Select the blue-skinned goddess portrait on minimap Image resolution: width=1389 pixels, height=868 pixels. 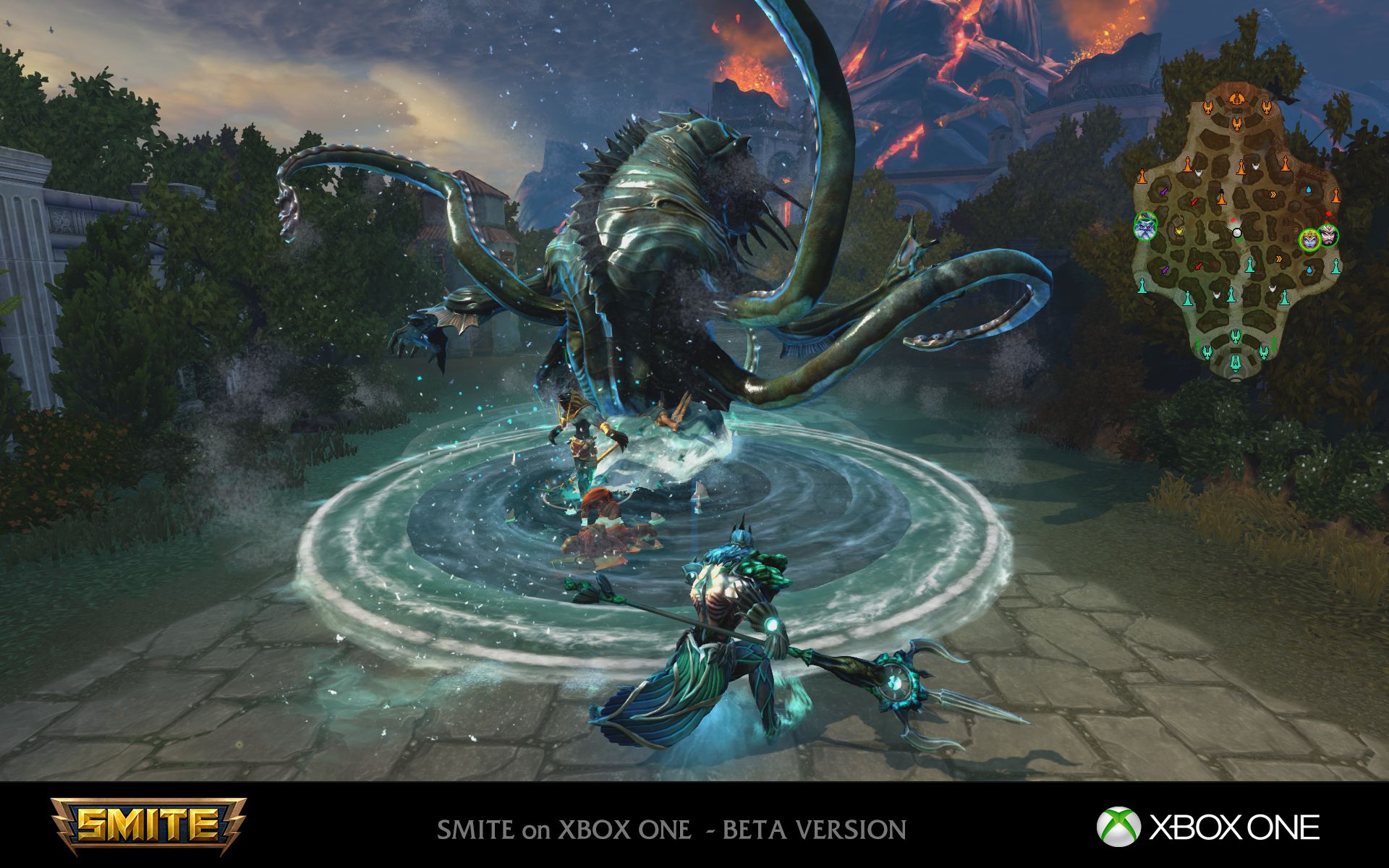(1309, 238)
